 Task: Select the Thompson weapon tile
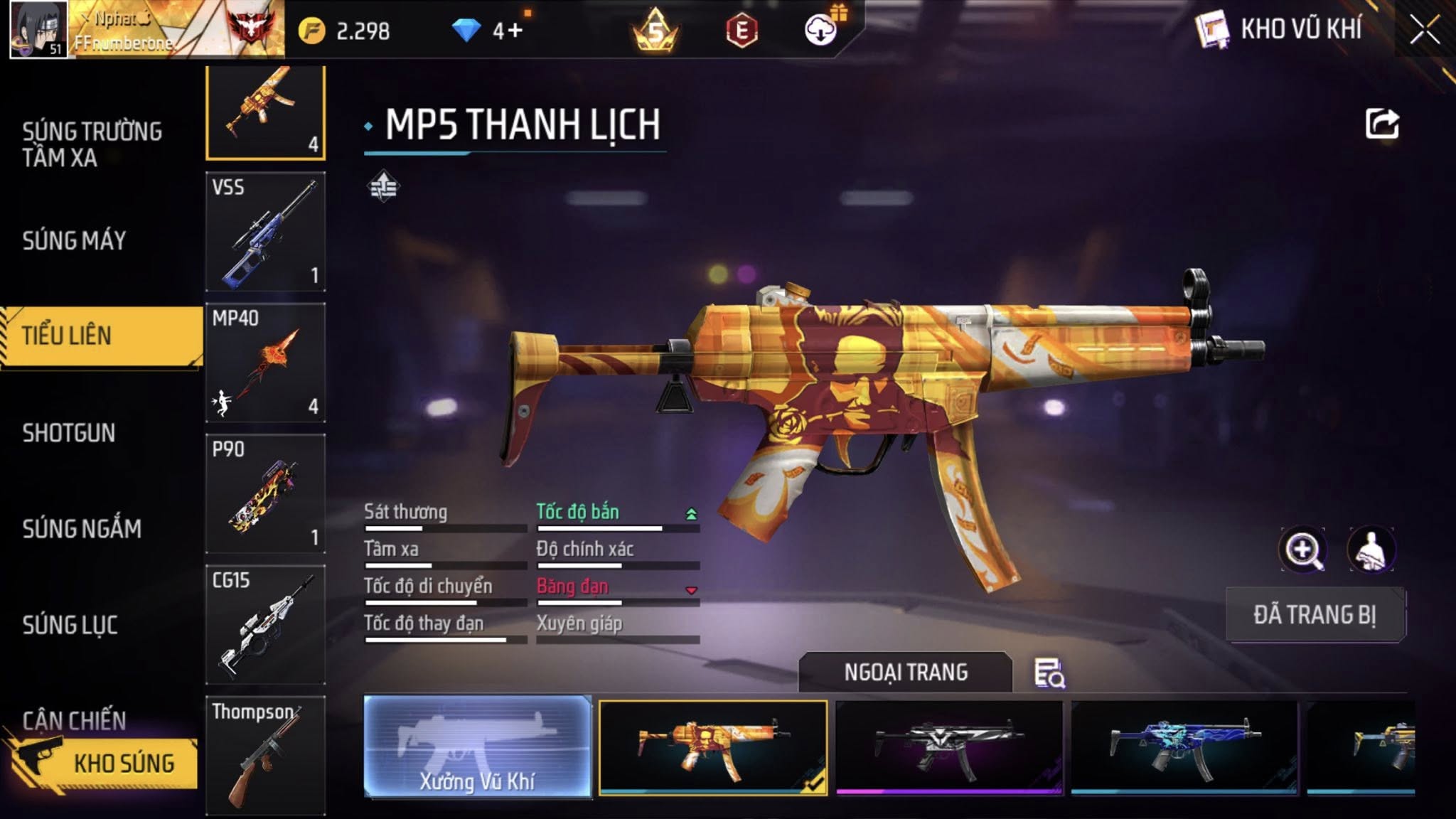265,755
